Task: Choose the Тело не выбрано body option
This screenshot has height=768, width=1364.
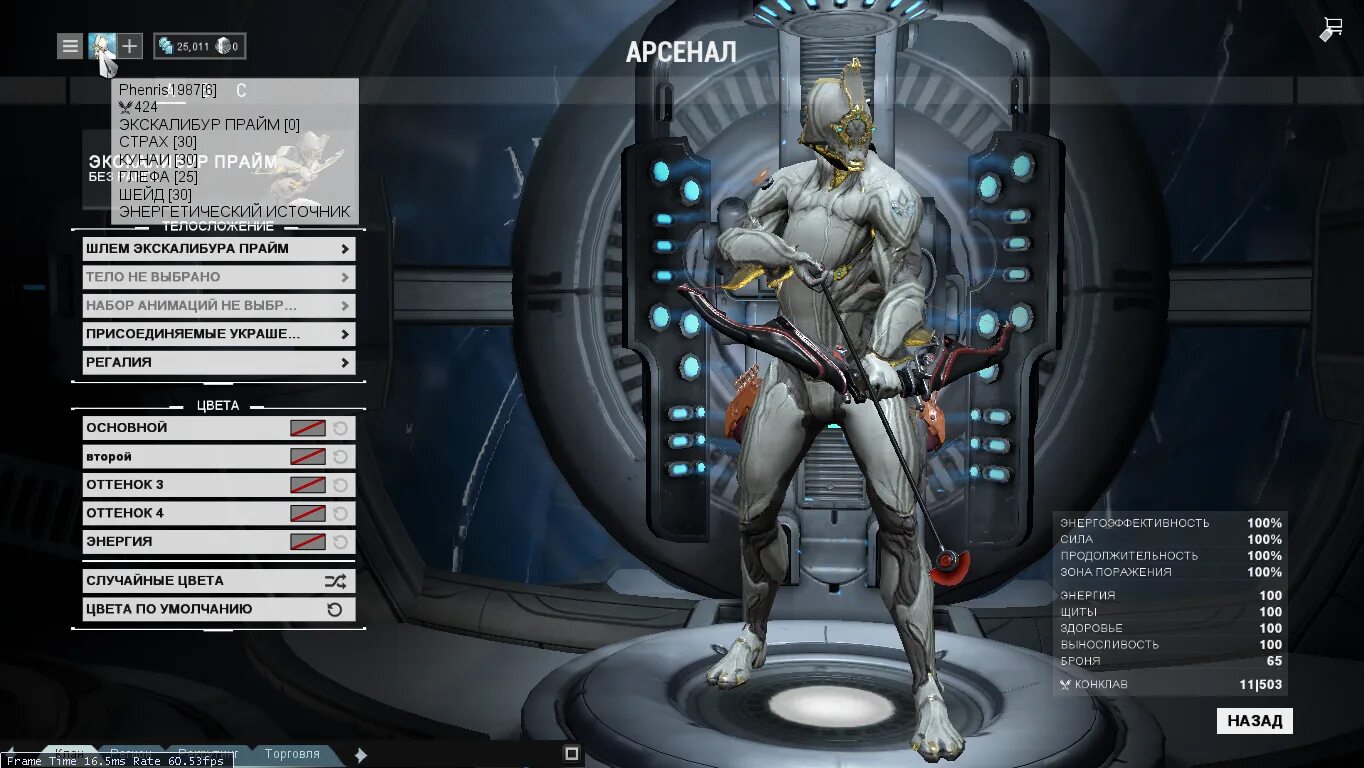Action: point(218,277)
